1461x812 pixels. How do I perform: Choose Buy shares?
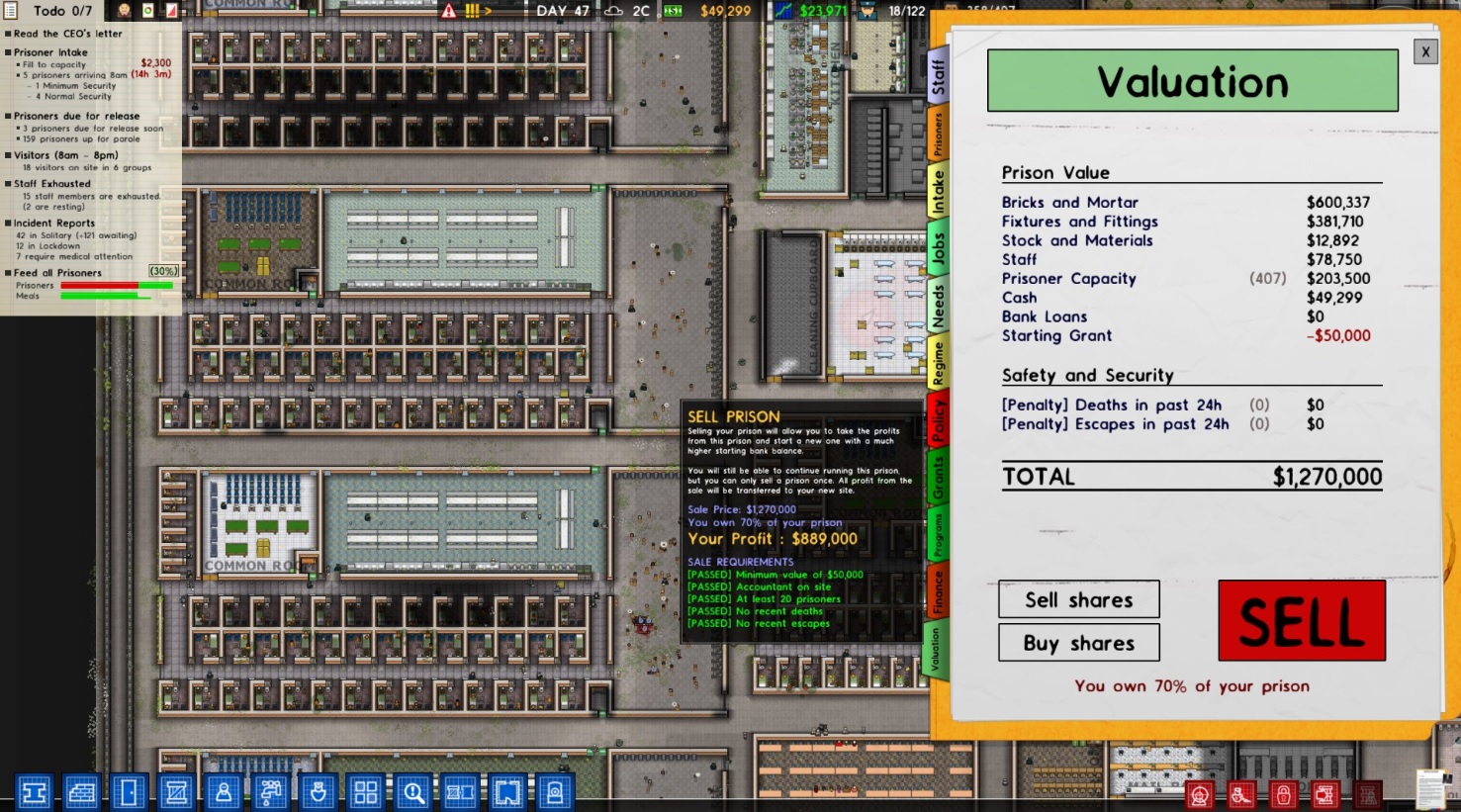coord(1078,643)
